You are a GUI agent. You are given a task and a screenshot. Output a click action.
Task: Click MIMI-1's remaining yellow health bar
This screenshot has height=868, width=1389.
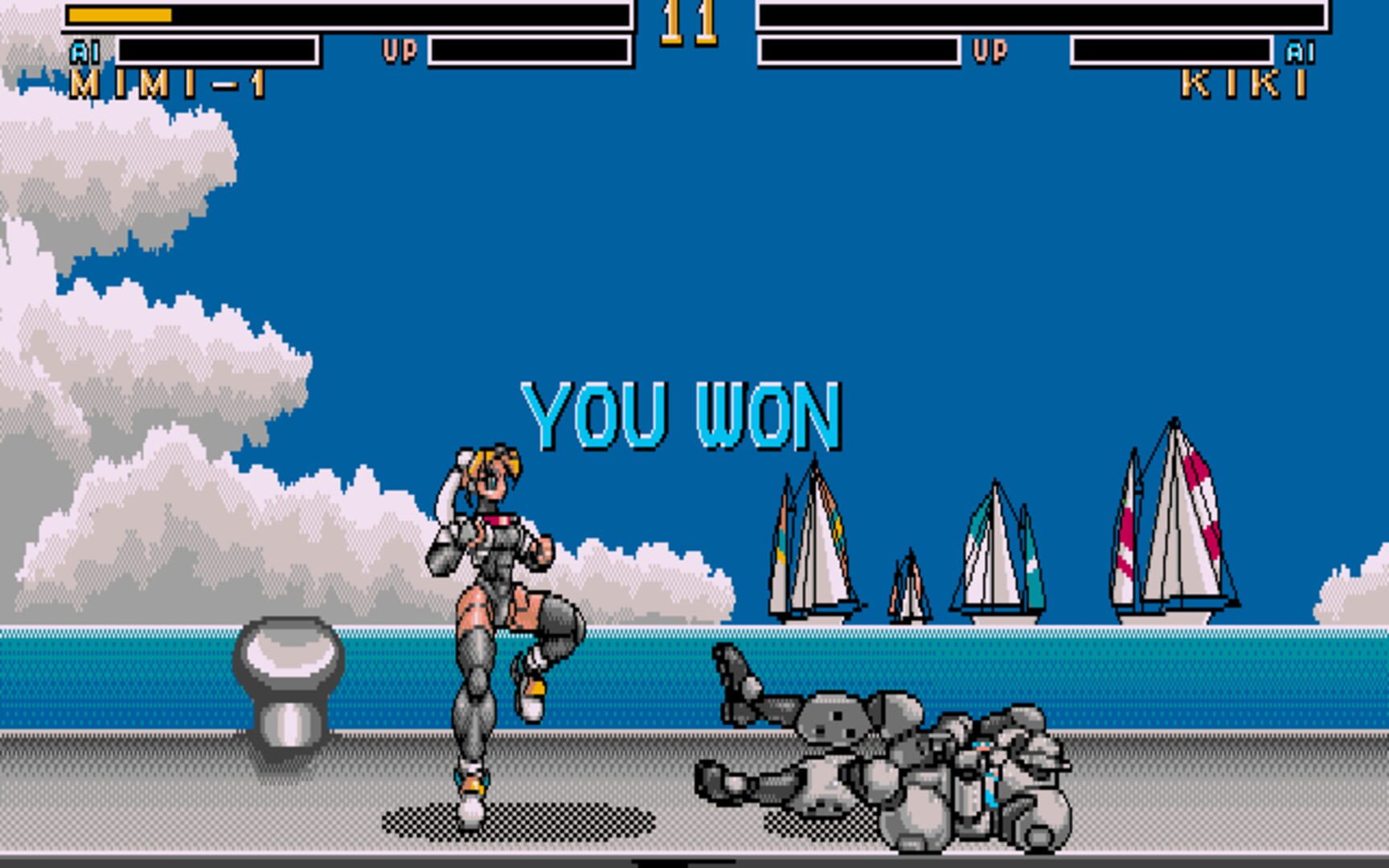coord(121,14)
